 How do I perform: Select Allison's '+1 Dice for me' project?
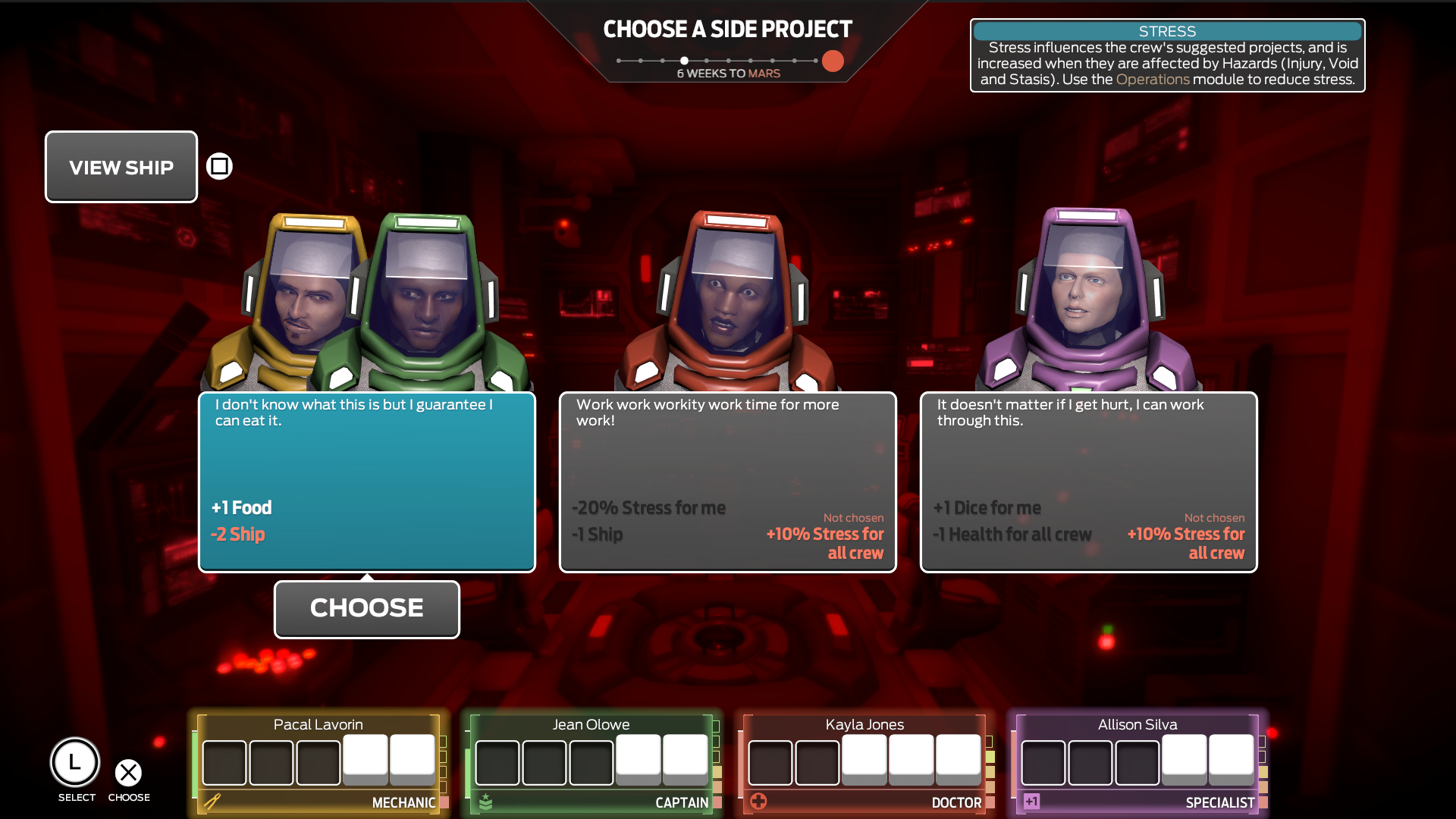1088,482
